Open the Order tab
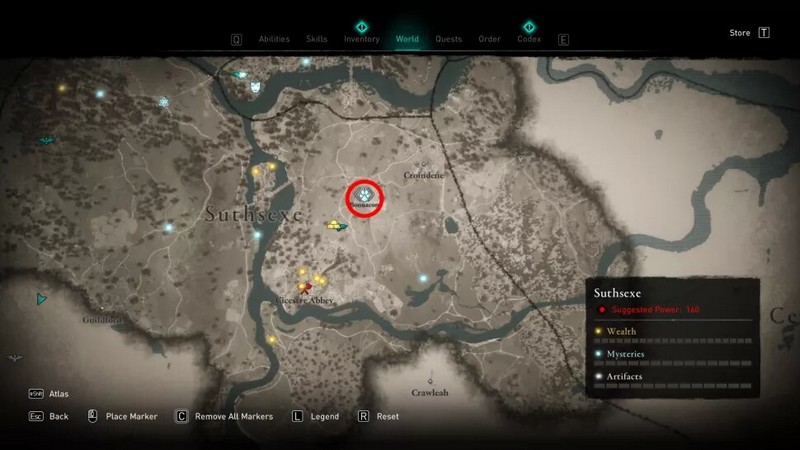This screenshot has height=450, width=800. pyautogui.click(x=489, y=40)
